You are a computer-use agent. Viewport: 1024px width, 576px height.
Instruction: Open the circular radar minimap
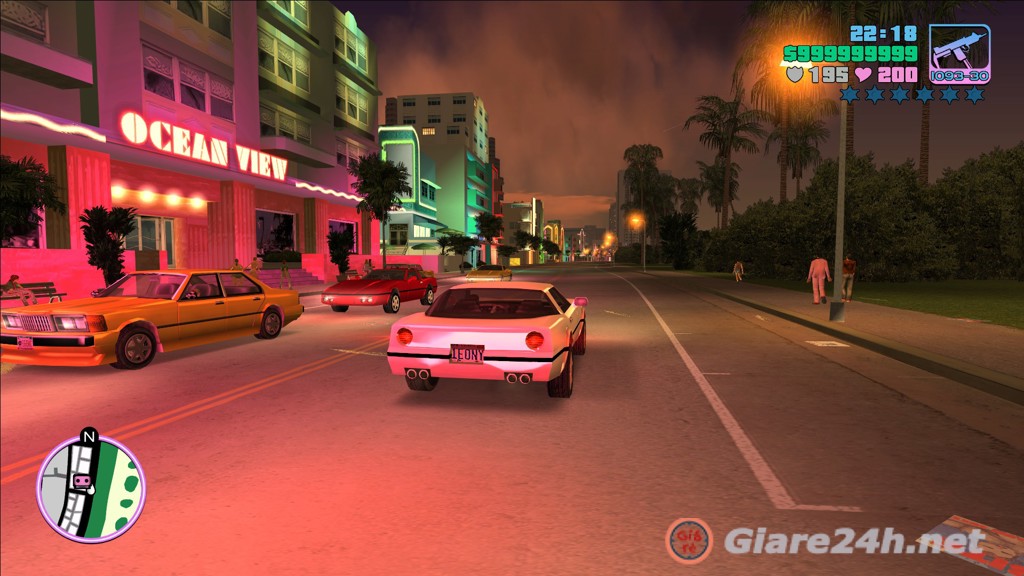click(91, 488)
